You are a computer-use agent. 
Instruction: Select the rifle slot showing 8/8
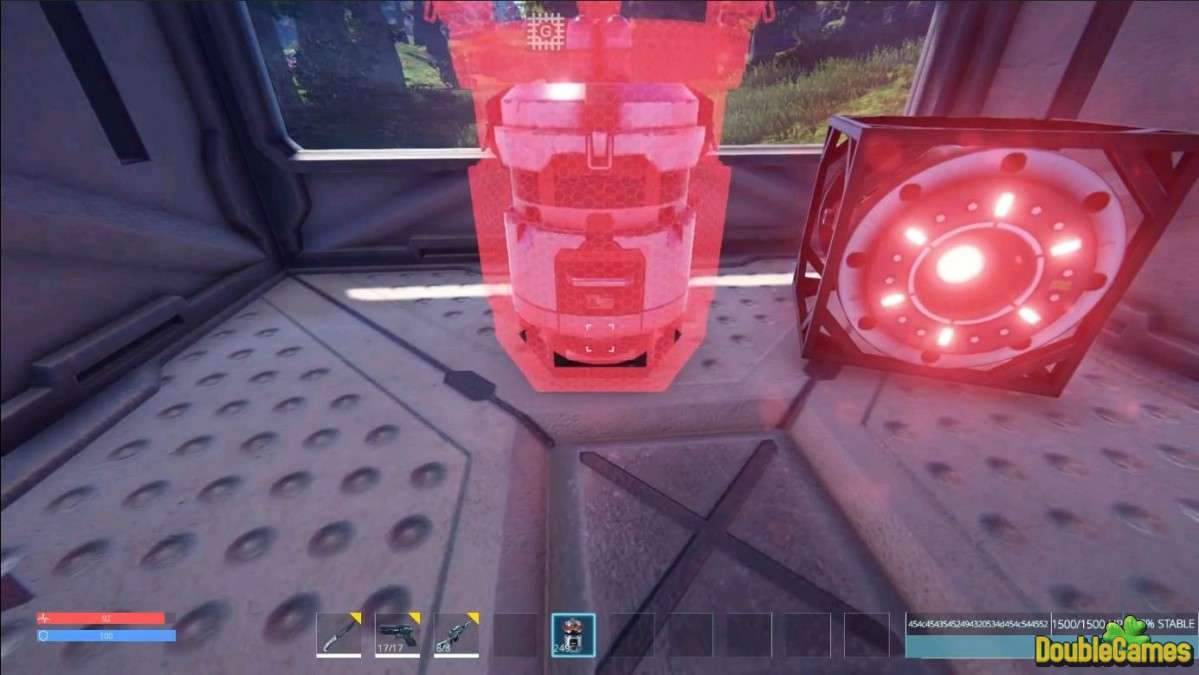point(456,634)
